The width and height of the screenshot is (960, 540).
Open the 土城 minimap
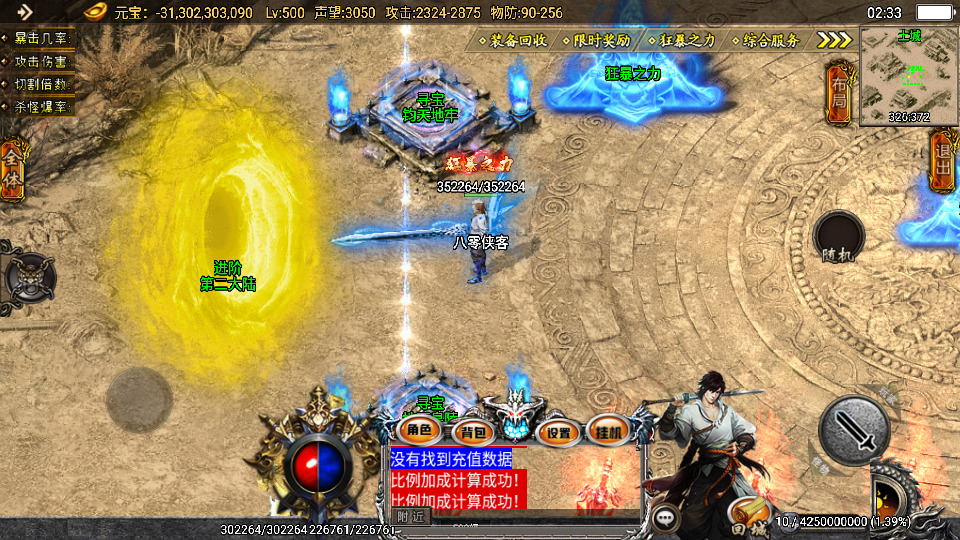tap(908, 76)
